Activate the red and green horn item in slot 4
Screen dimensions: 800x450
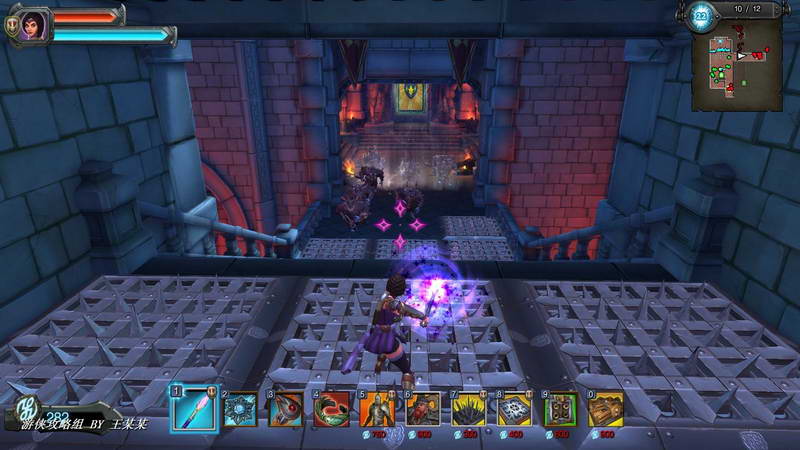click(x=332, y=409)
